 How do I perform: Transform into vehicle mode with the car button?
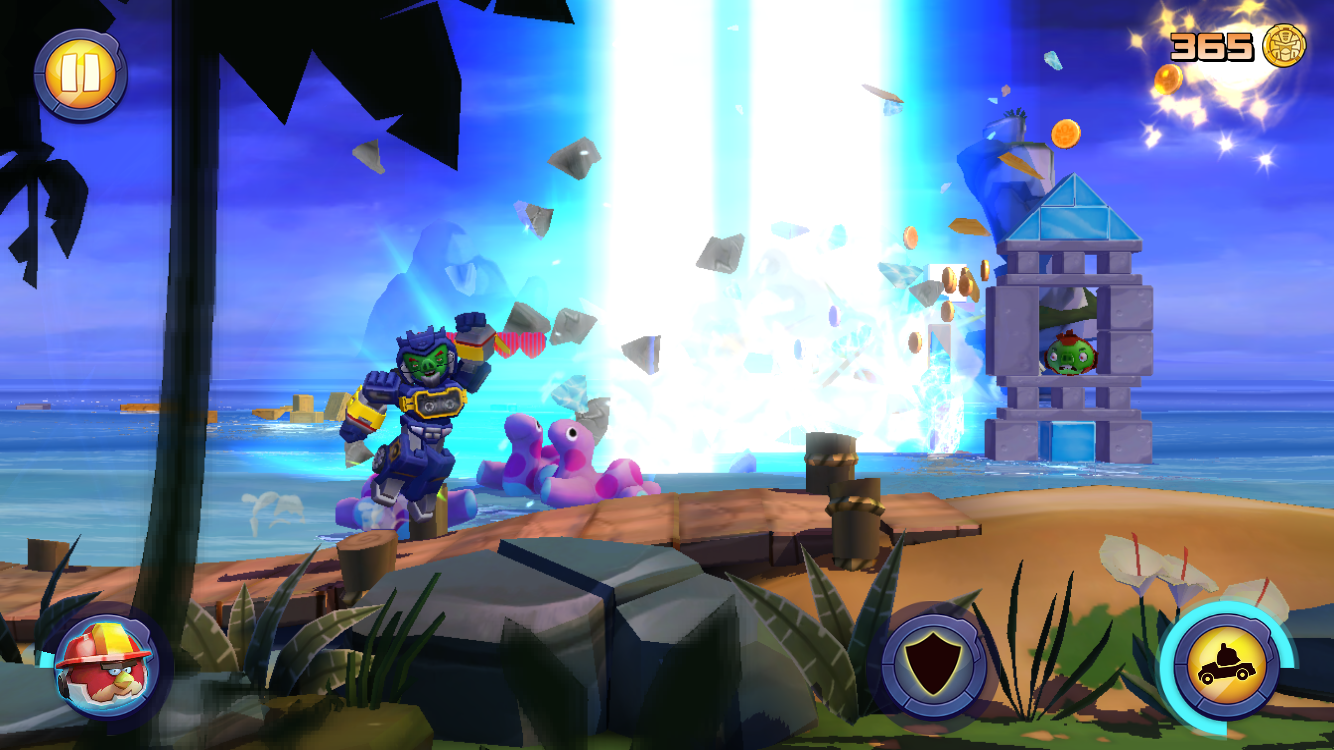point(1225,665)
